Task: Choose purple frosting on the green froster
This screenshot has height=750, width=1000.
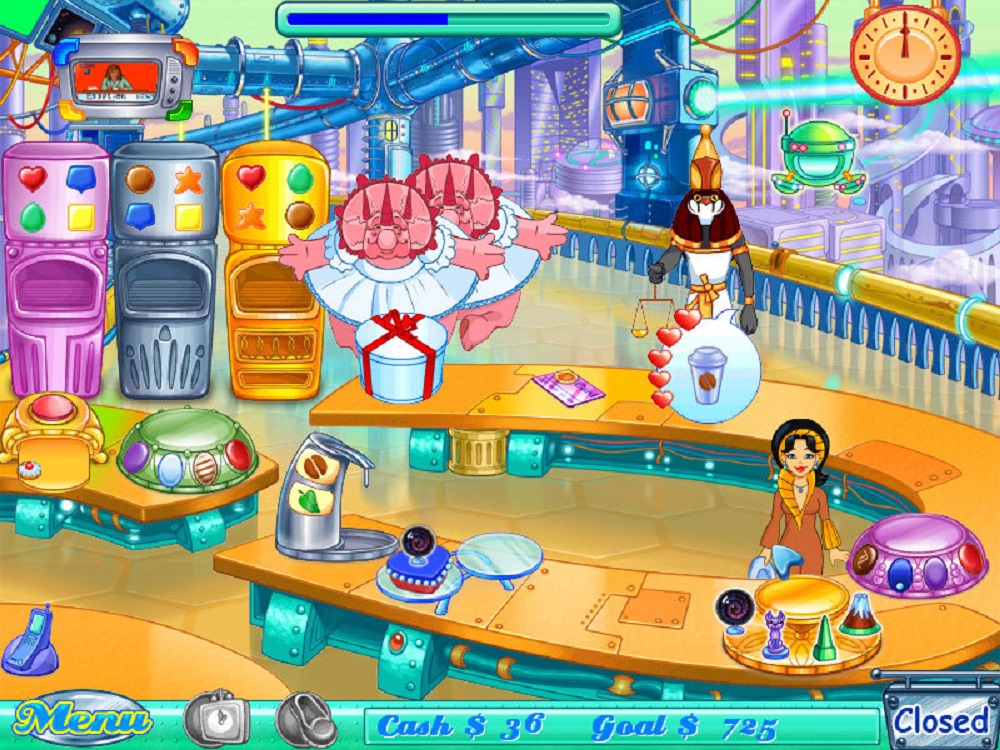Action: (x=137, y=457)
